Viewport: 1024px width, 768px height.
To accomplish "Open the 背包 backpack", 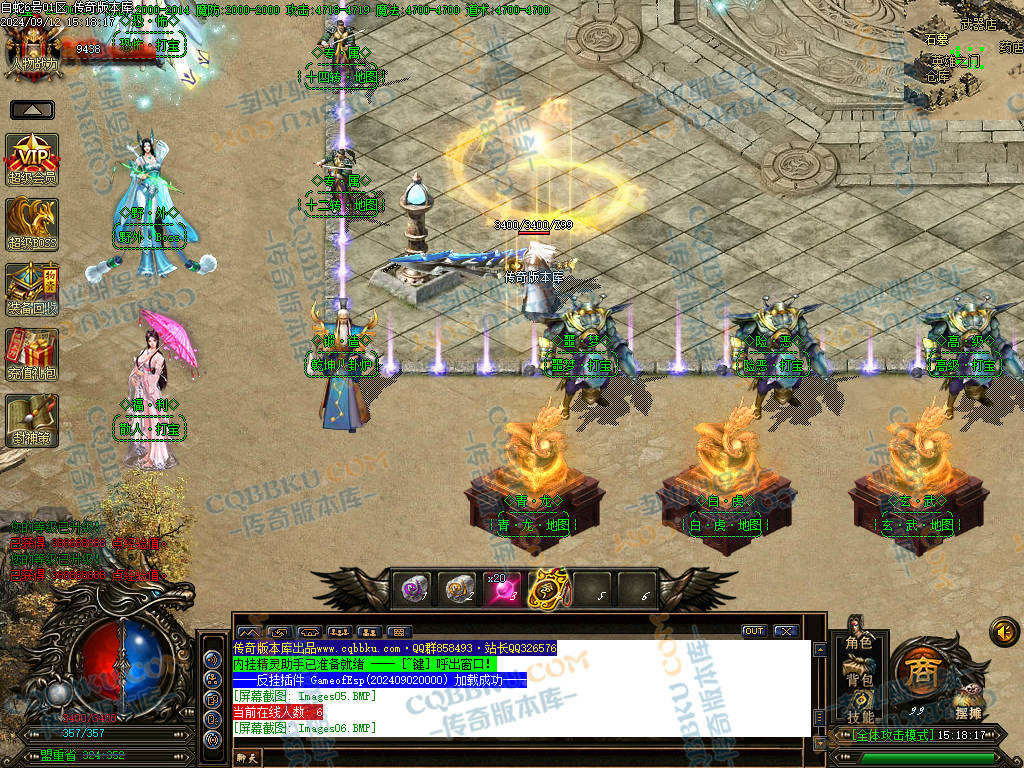I will [859, 680].
